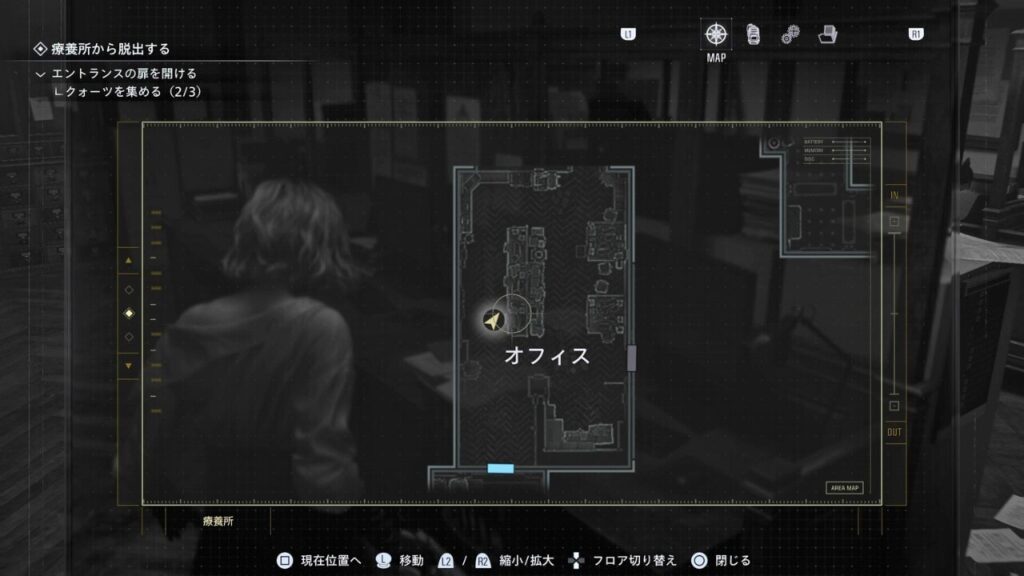The height and width of the screenshot is (576, 1024).
Task: Select the highlighted current floor diamond
Action: (x=128, y=313)
